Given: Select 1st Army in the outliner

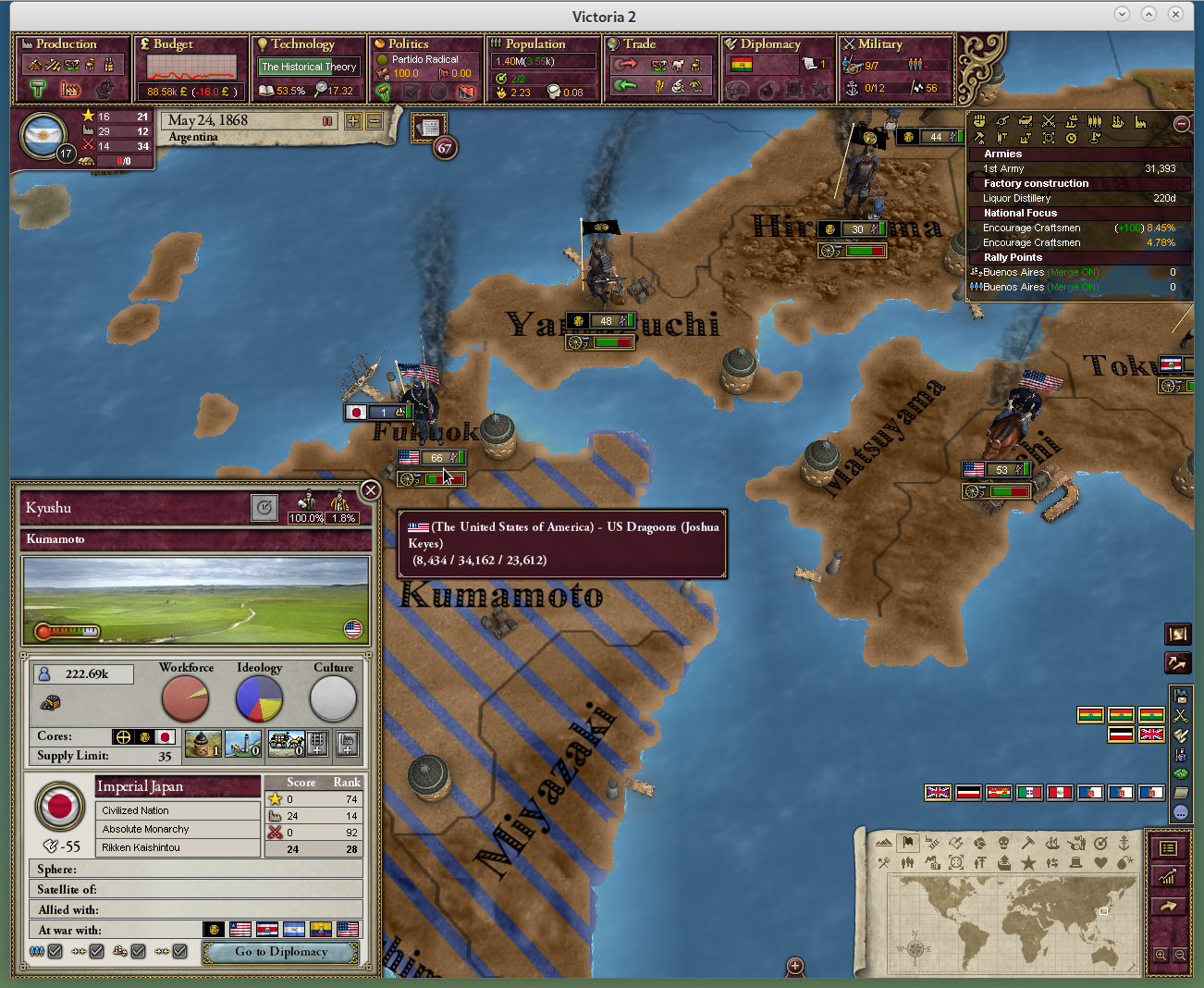Looking at the screenshot, I should 1004,169.
